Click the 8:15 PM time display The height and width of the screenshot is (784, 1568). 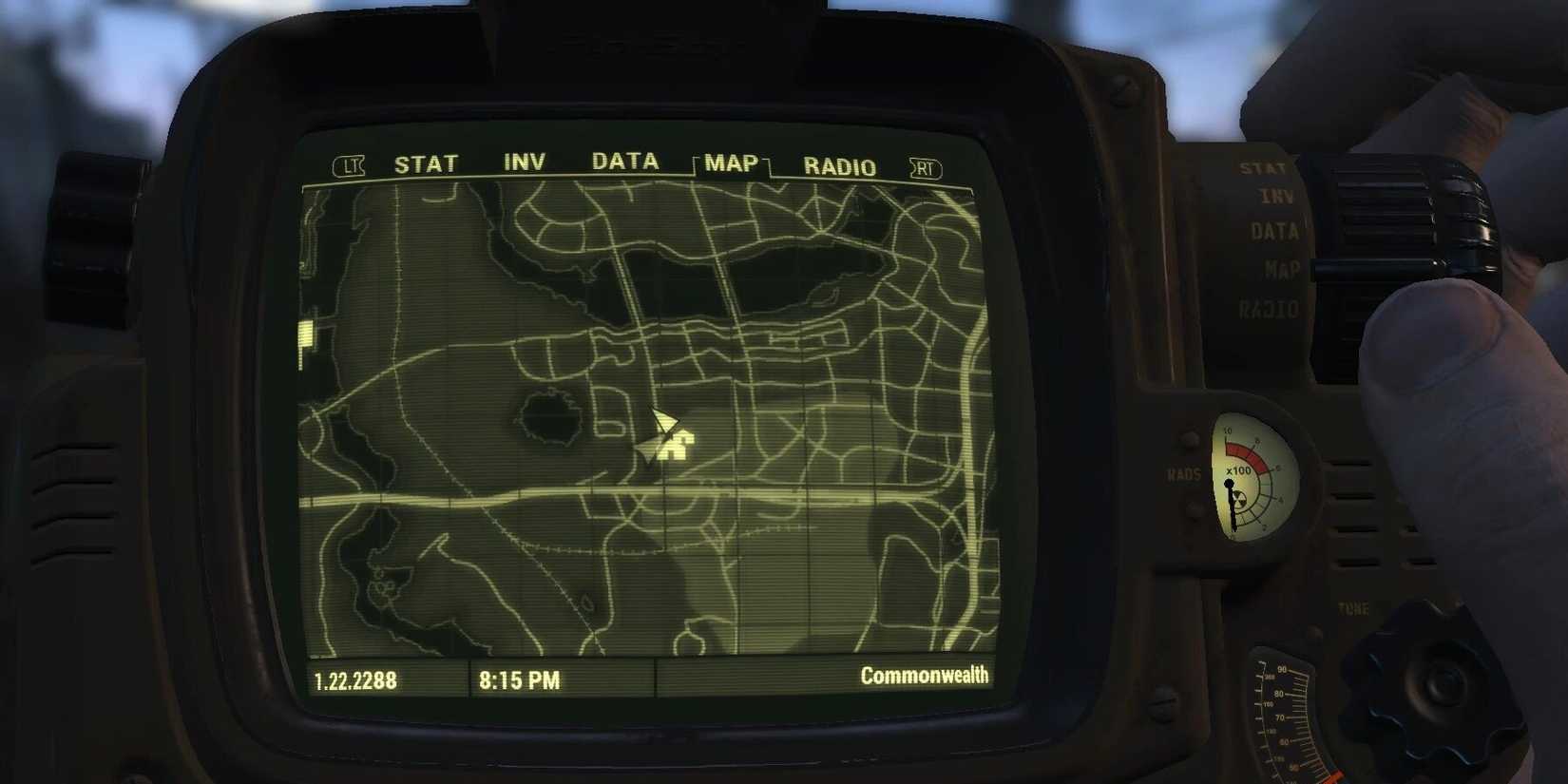(521, 679)
